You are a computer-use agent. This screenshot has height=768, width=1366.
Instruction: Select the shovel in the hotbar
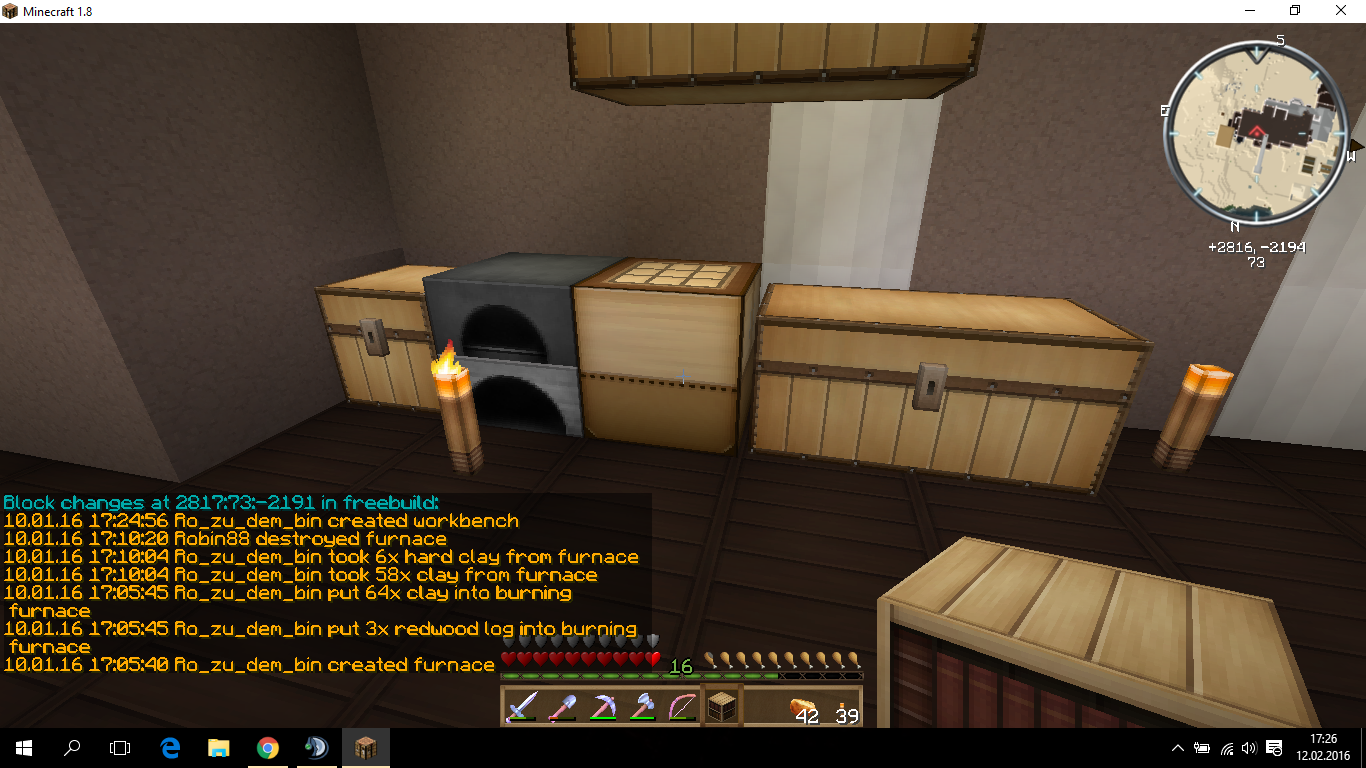(561, 707)
